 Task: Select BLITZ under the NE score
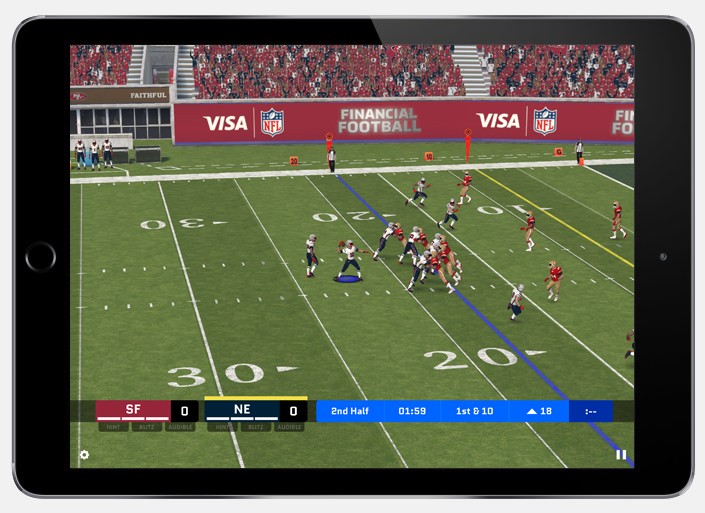point(255,427)
